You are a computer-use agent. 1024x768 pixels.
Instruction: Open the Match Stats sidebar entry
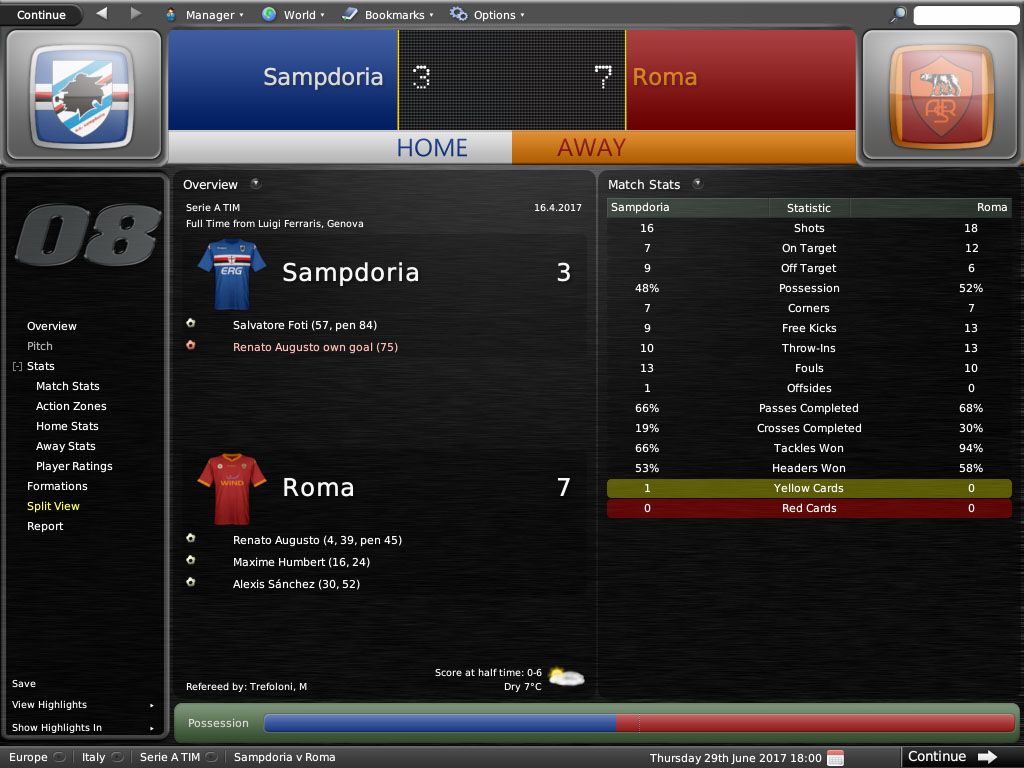(x=68, y=386)
